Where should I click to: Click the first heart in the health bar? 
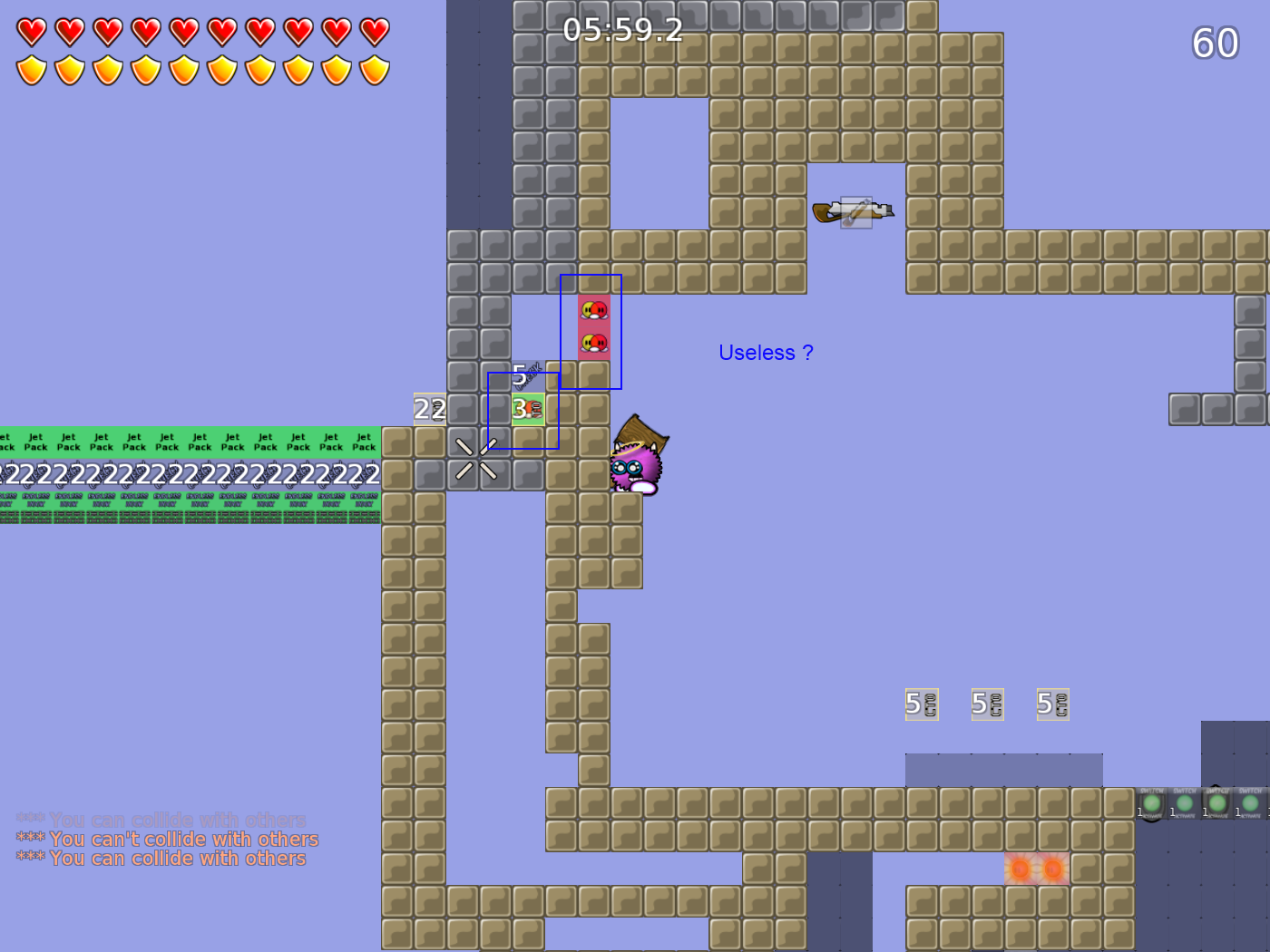pyautogui.click(x=30, y=33)
